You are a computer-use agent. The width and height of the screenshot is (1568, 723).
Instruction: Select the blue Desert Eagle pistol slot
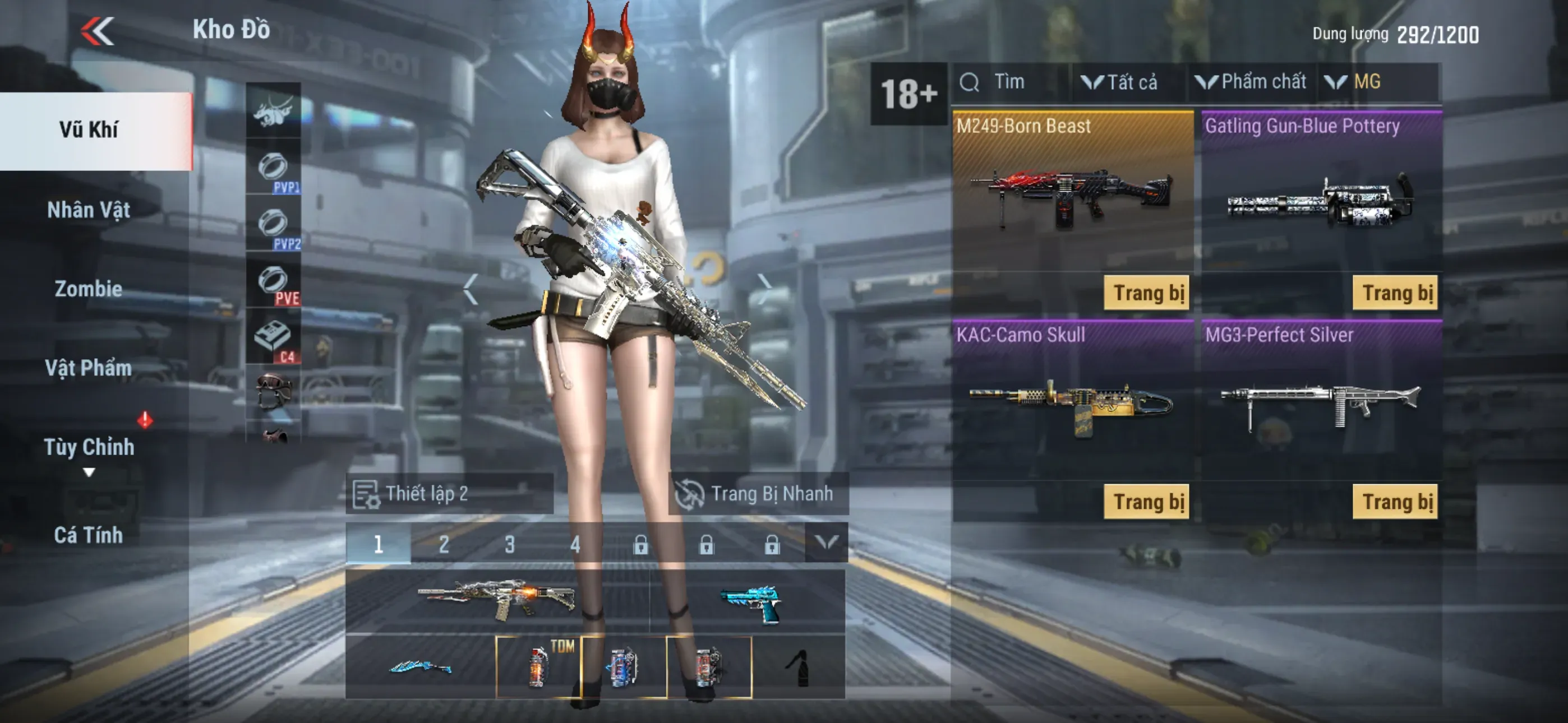click(750, 602)
